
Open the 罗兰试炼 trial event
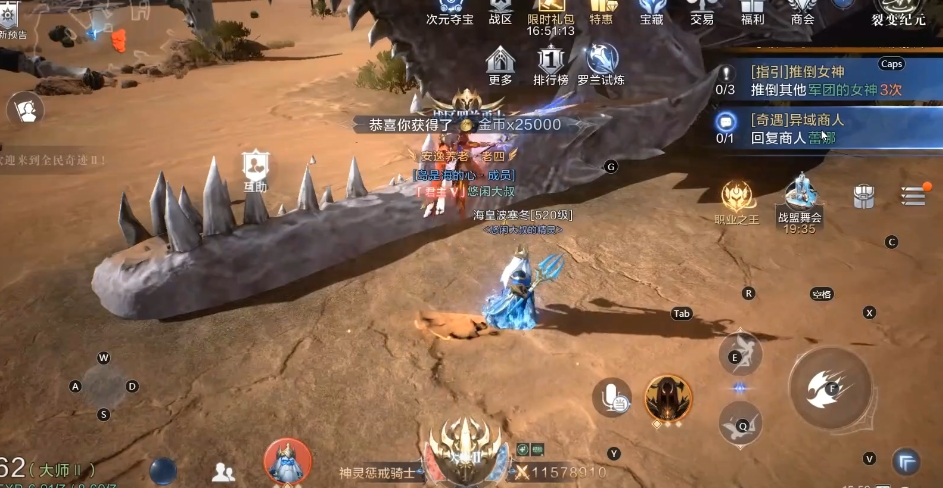(x=602, y=62)
